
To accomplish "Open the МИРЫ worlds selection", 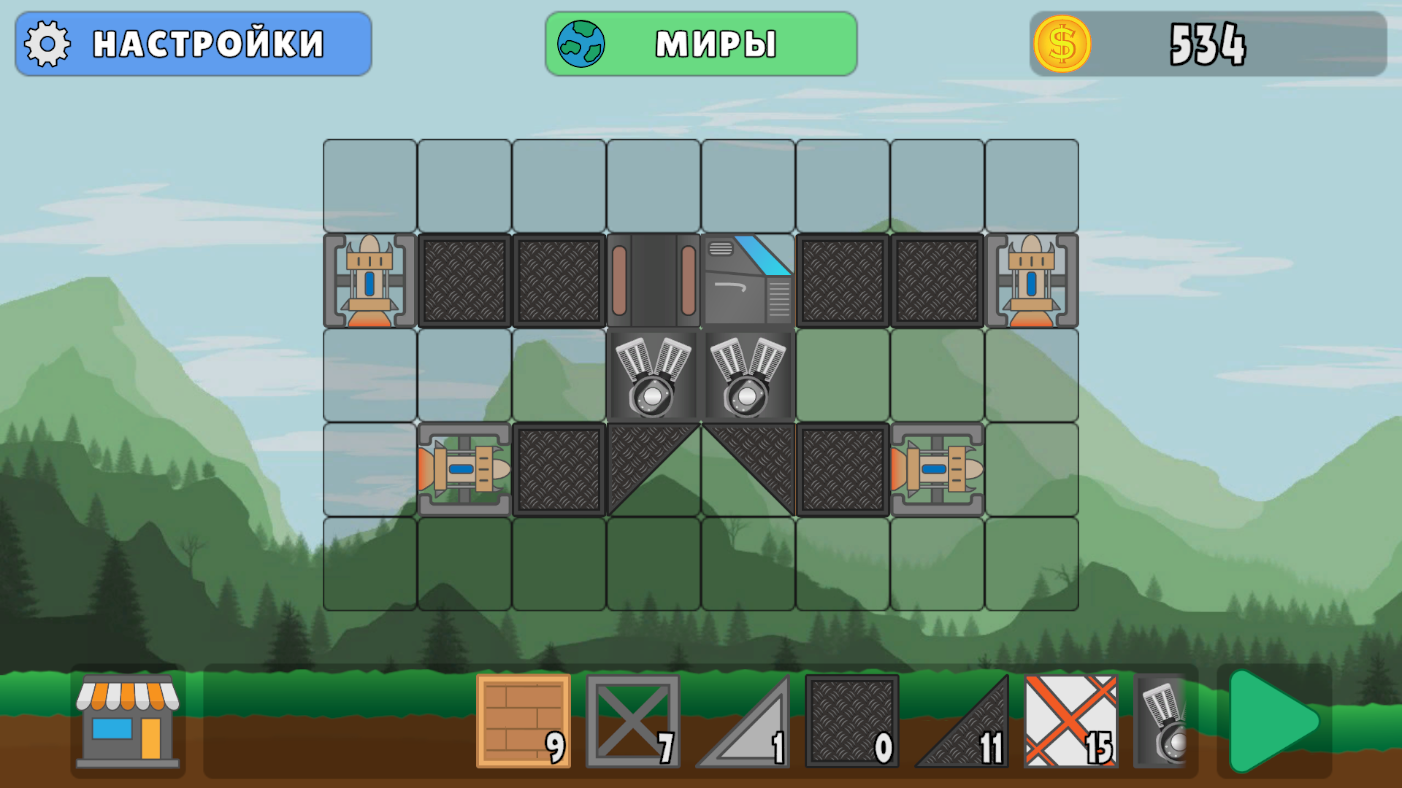I will tap(700, 44).
